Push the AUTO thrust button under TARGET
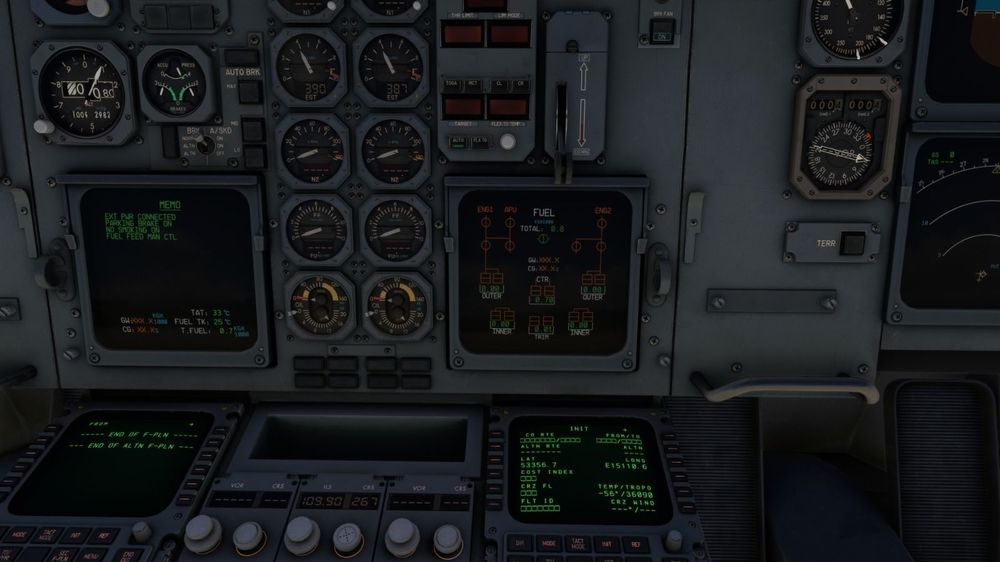The width and height of the screenshot is (1000, 562). 457,142
